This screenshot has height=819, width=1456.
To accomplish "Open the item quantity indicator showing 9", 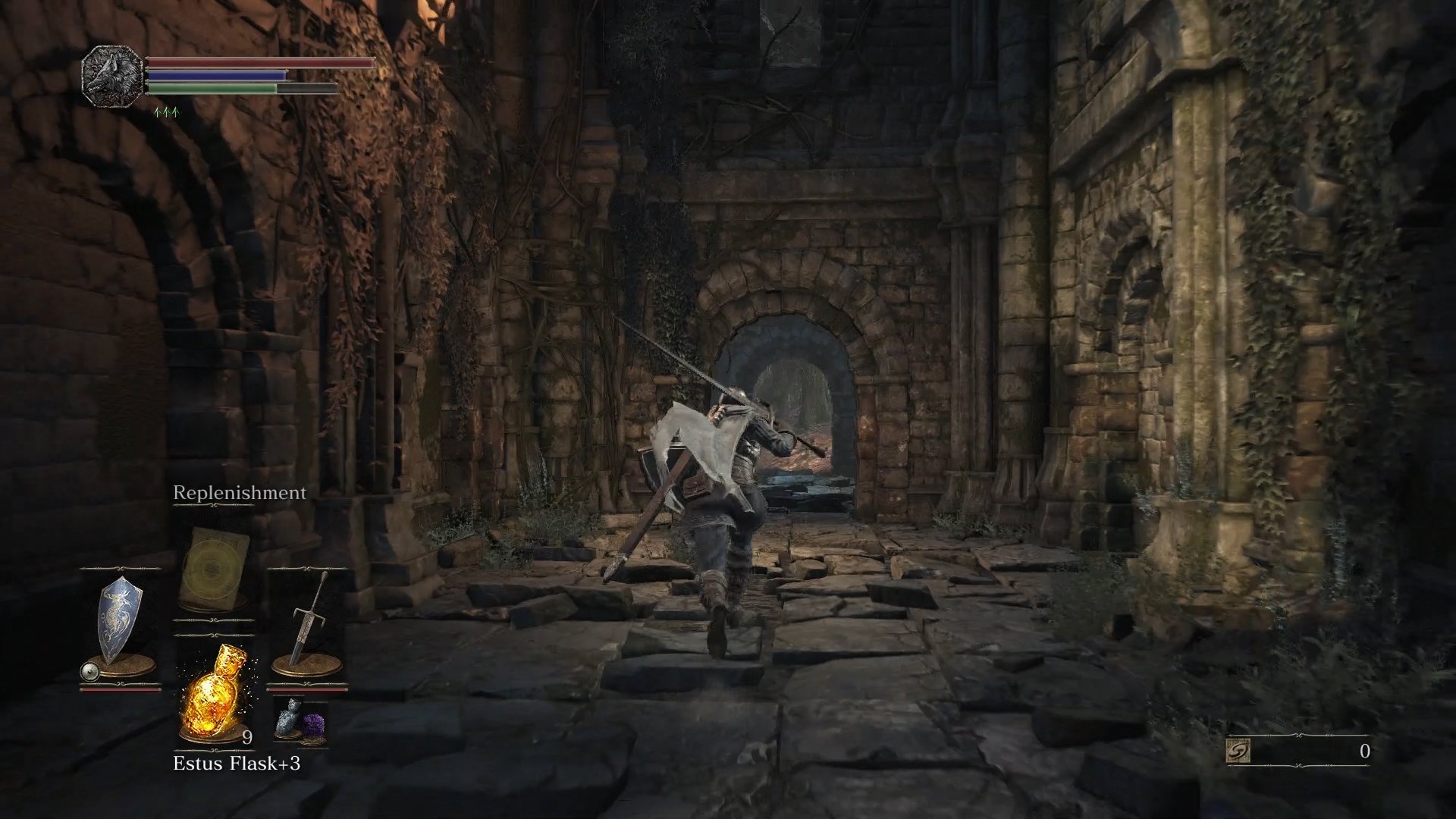I will [247, 738].
